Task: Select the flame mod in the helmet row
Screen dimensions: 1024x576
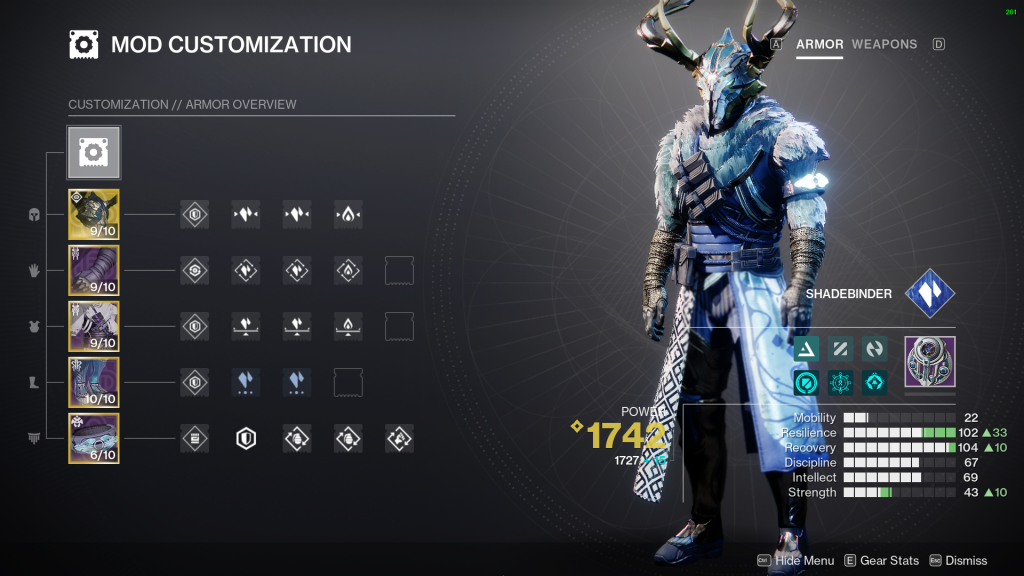Action: click(348, 214)
